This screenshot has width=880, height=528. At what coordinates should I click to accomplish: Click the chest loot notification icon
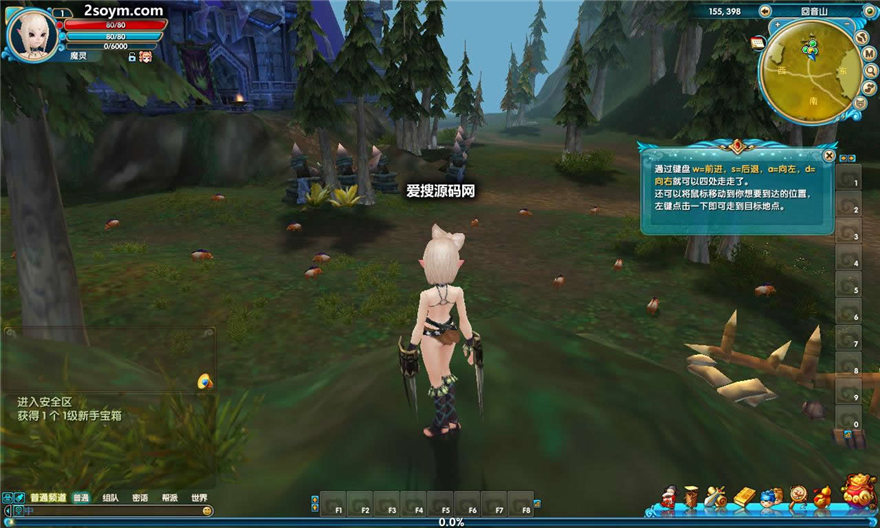pos(204,381)
